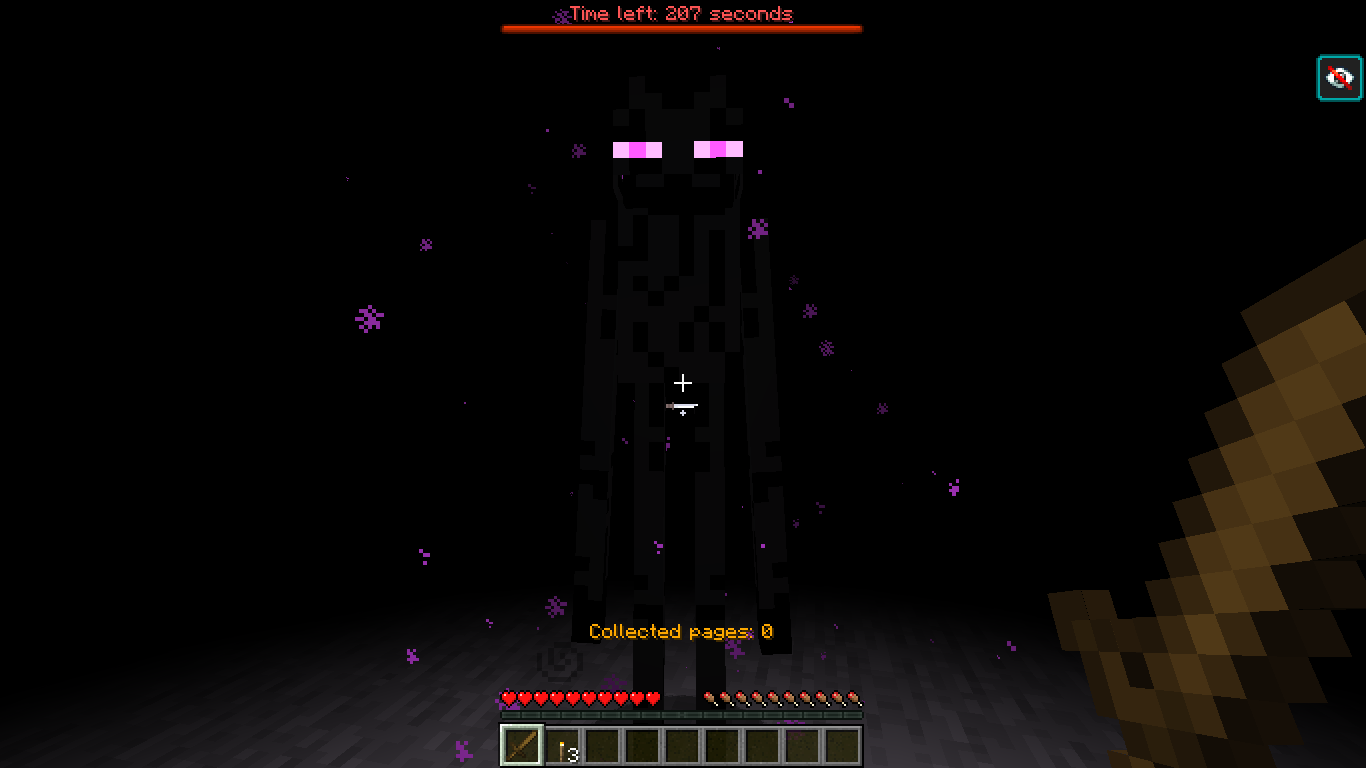Screen dimensions: 1366x768
Task: Click the red boss bar progress strip
Action: coord(681,29)
